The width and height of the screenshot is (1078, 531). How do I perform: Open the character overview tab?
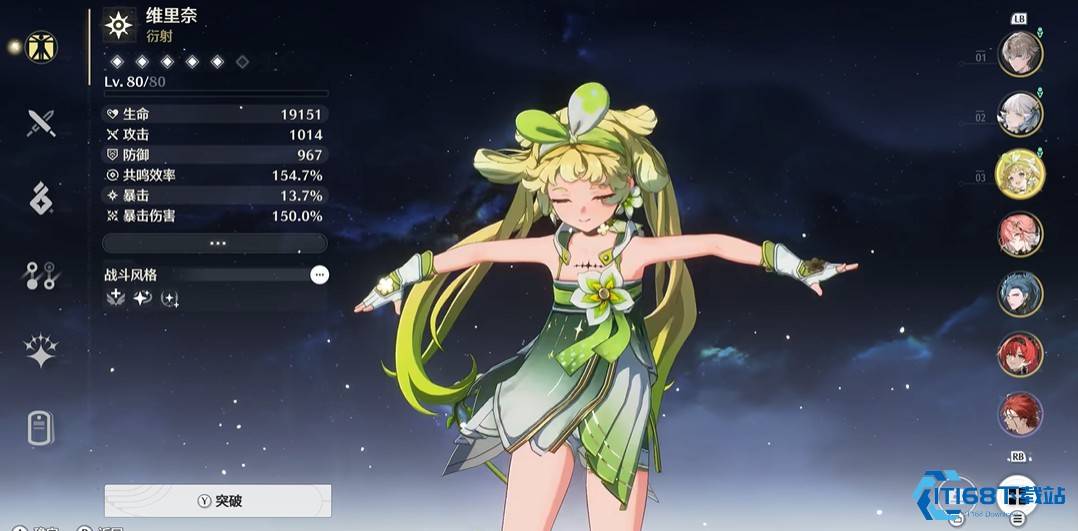pos(41,47)
